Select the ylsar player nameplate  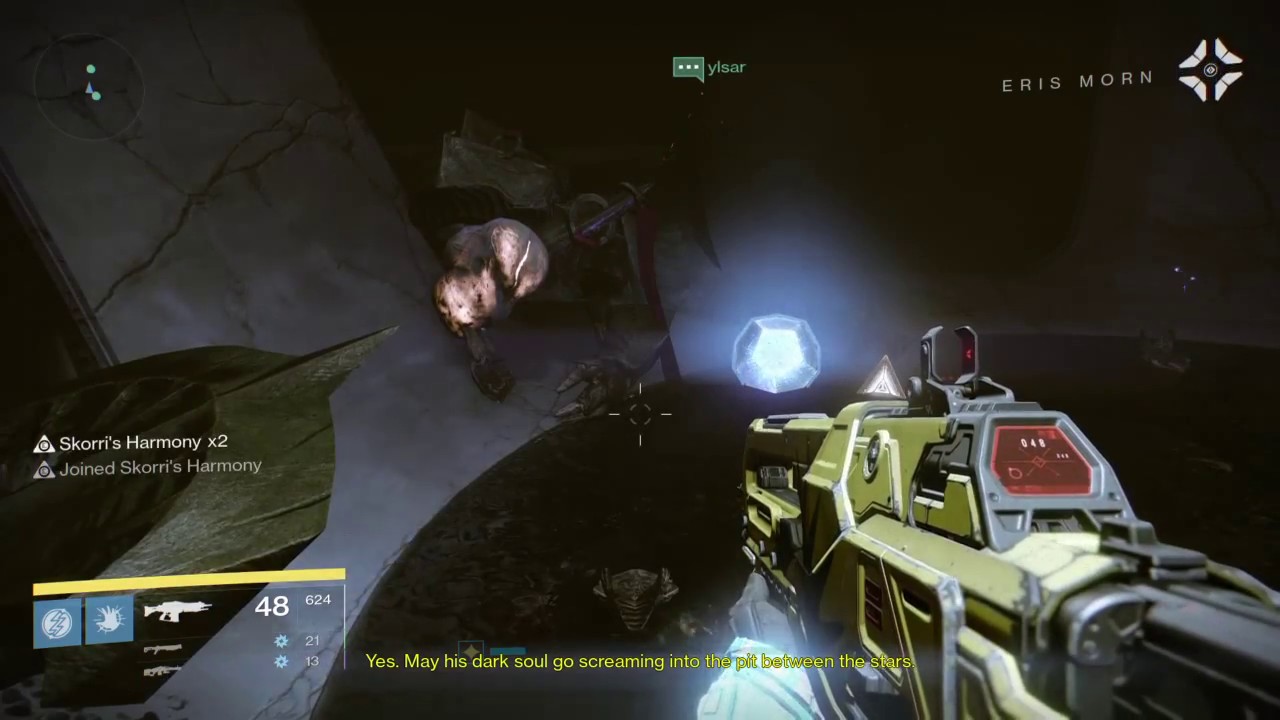[711, 68]
